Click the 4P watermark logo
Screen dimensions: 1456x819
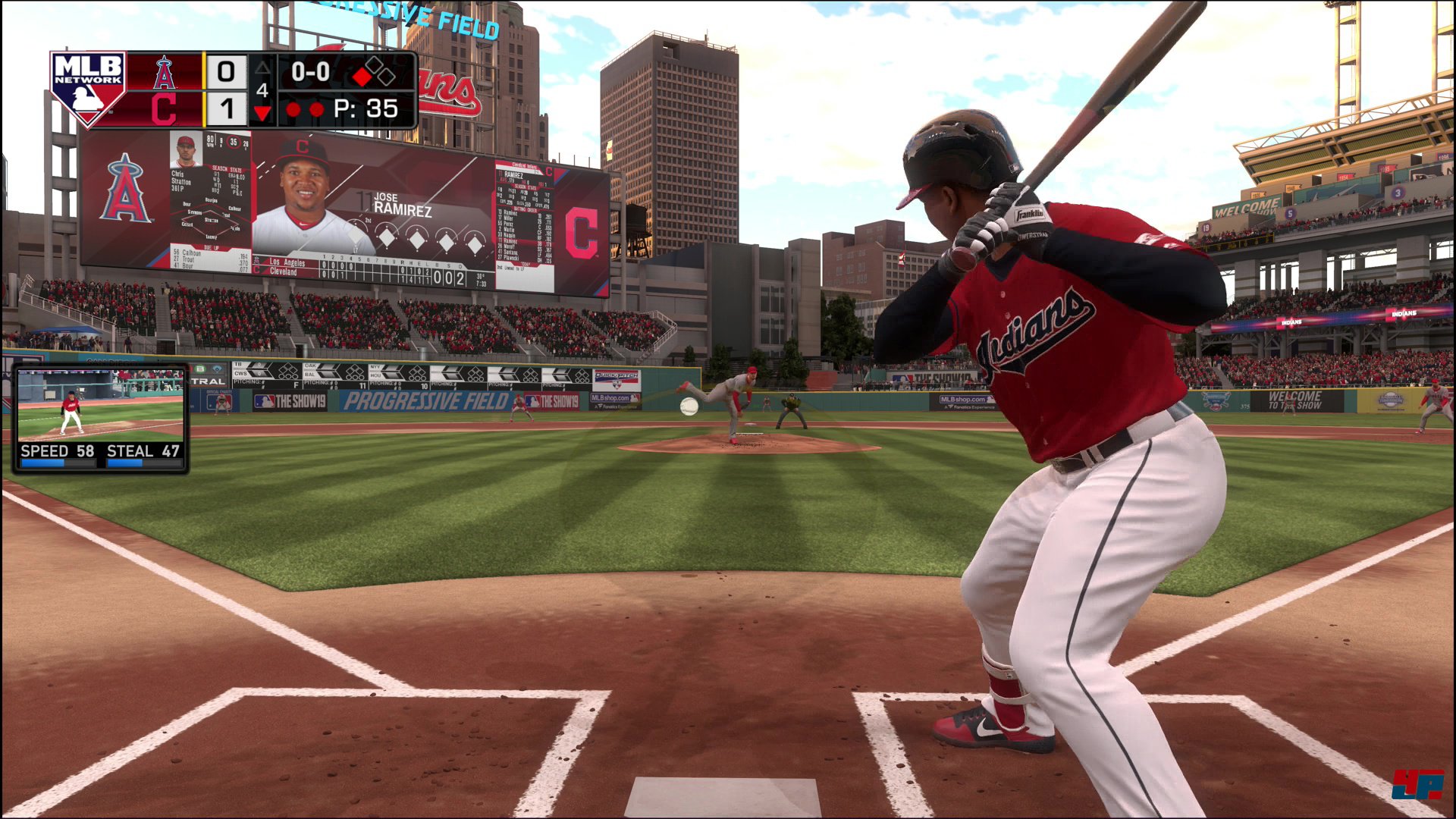pos(1416,783)
